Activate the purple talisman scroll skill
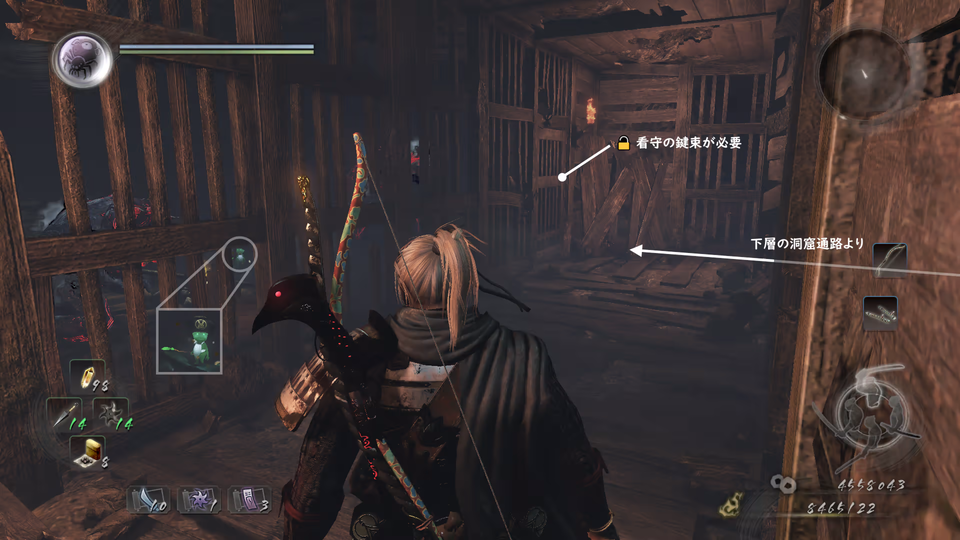 249,498
